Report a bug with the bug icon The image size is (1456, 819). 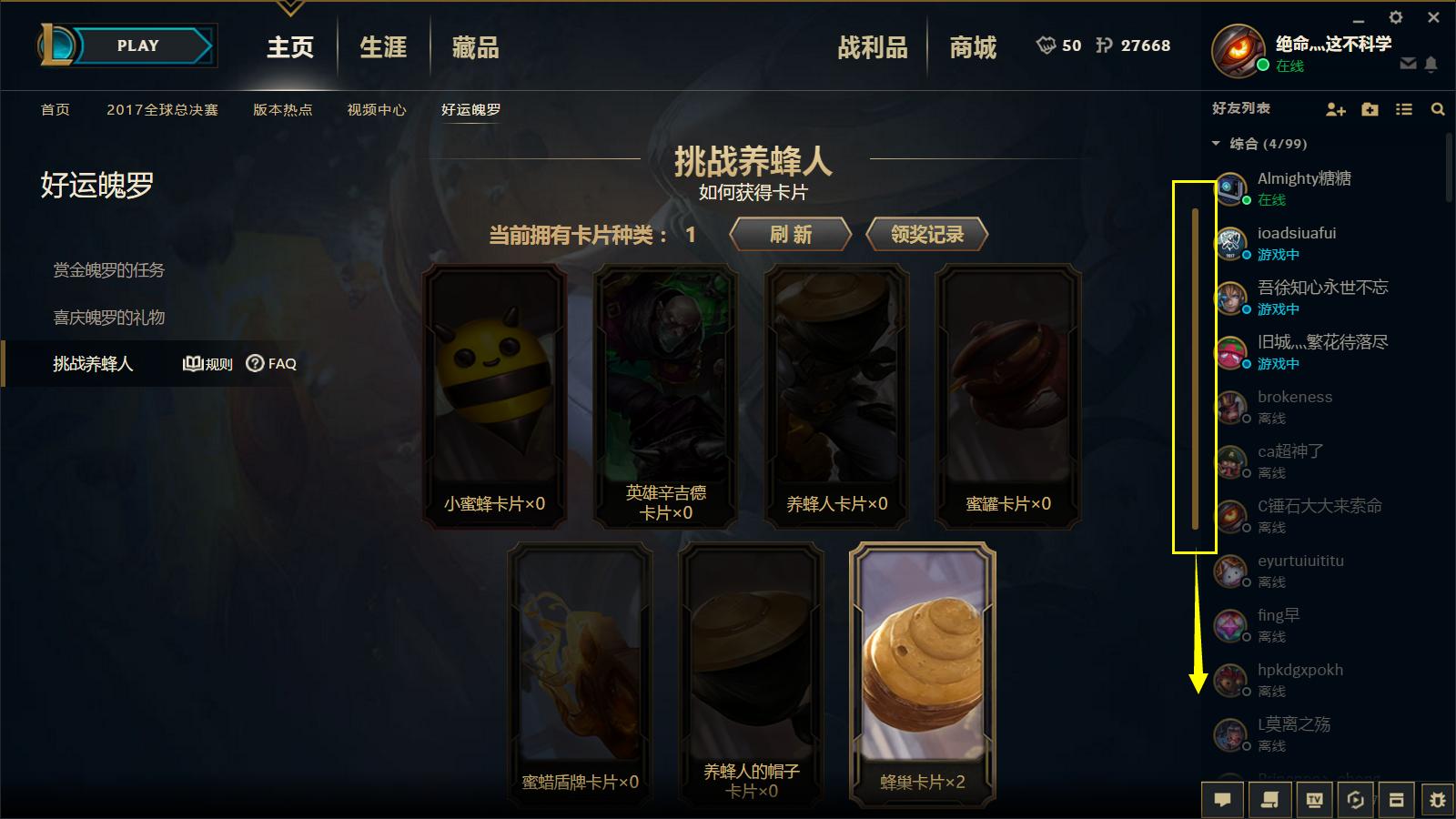pos(1438,800)
